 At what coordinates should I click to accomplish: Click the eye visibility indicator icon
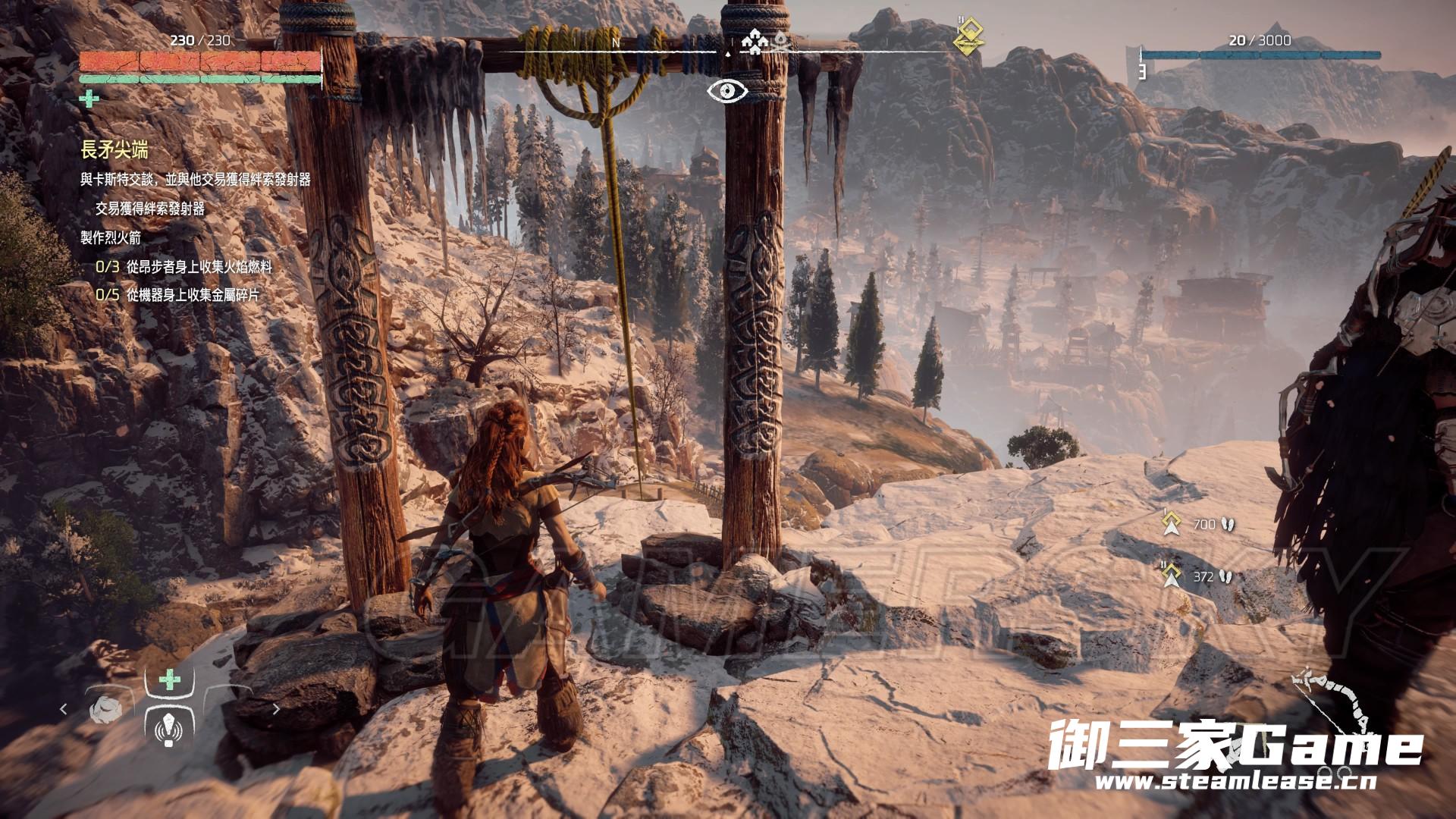[727, 91]
